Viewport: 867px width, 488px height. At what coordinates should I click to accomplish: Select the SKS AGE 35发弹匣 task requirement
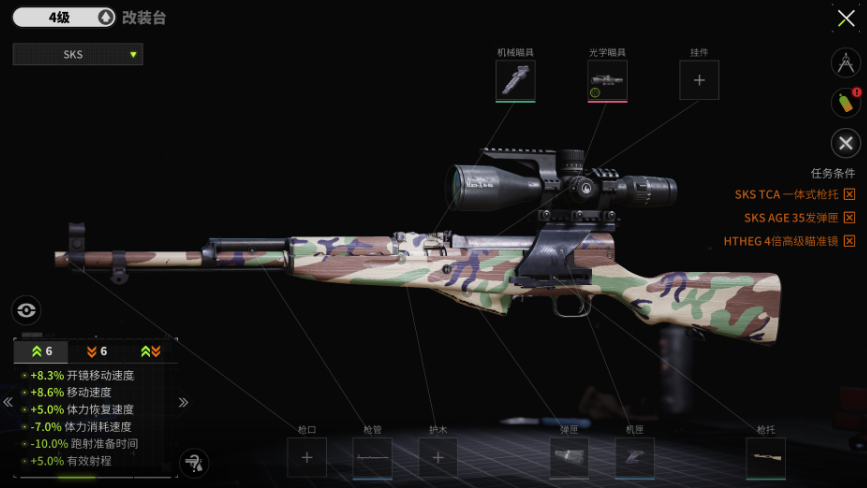(799, 217)
